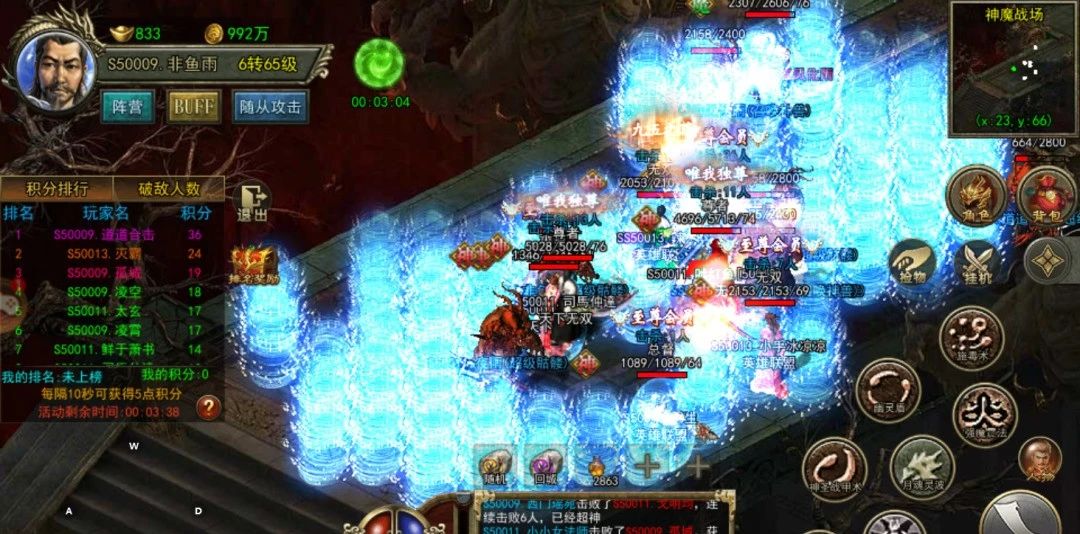This screenshot has height=534, width=1080.
Task: Select top player row 道道合击 in ranking
Action: [x=112, y=234]
